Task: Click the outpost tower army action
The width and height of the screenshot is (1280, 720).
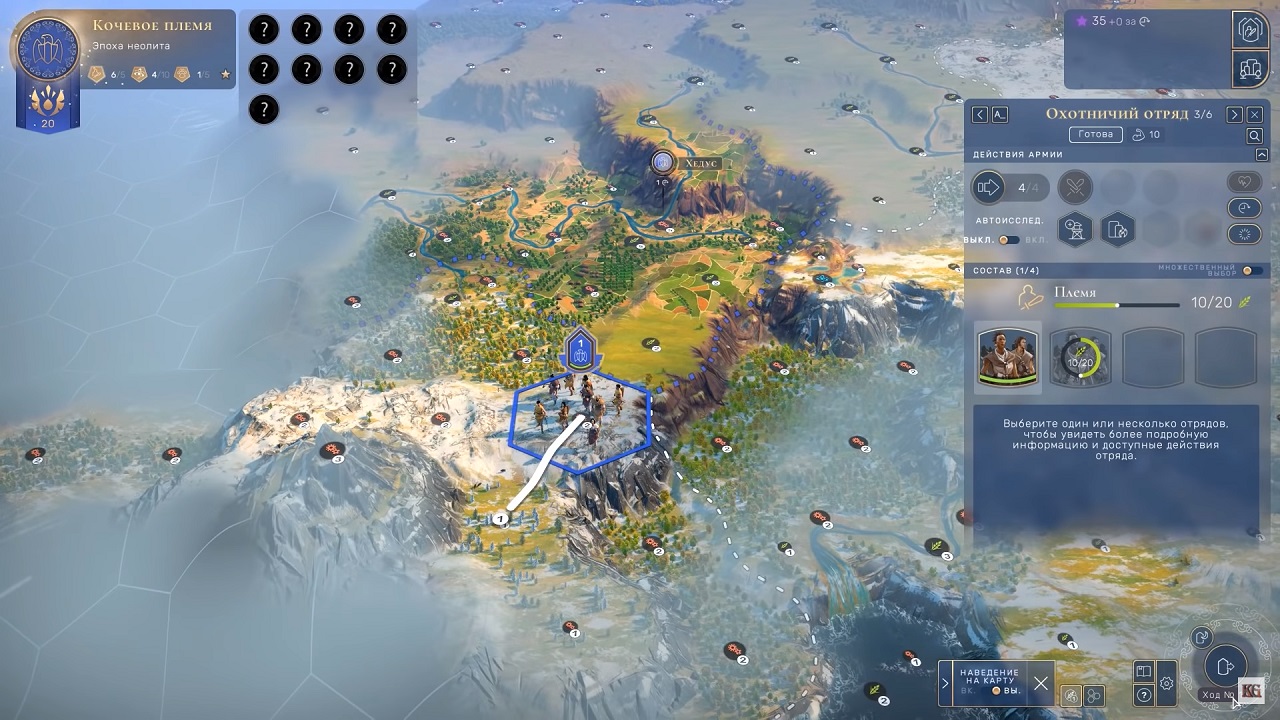Action: [x=1075, y=230]
